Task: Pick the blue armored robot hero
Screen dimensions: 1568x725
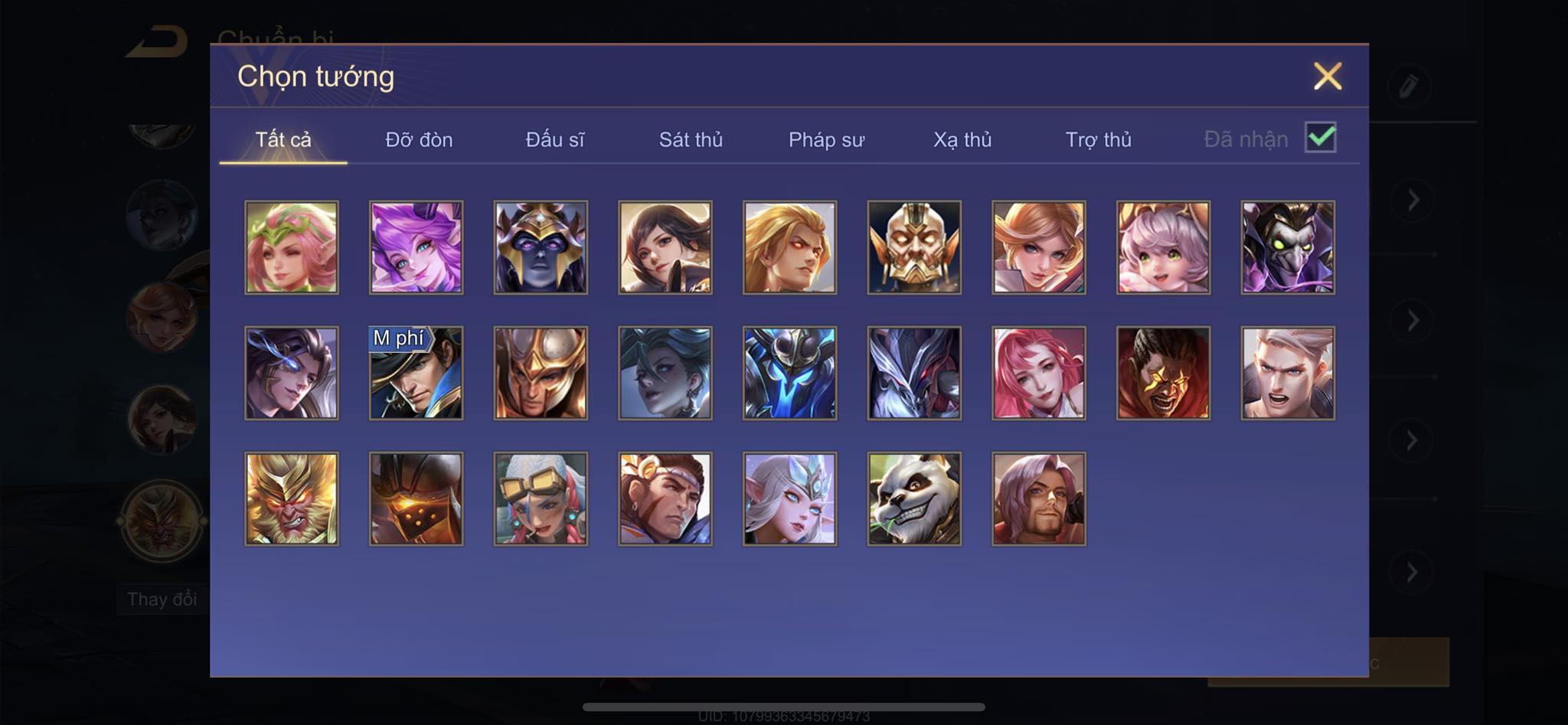Action: (789, 374)
